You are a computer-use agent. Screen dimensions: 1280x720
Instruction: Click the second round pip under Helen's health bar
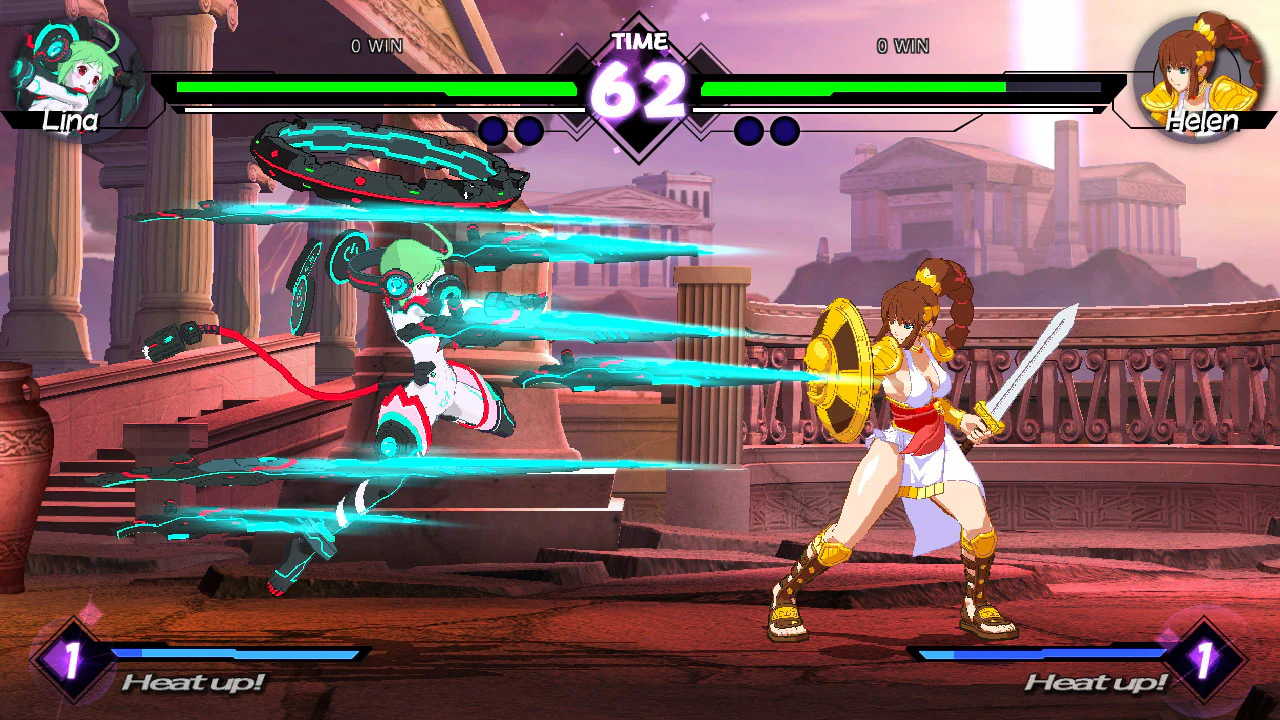tap(784, 131)
